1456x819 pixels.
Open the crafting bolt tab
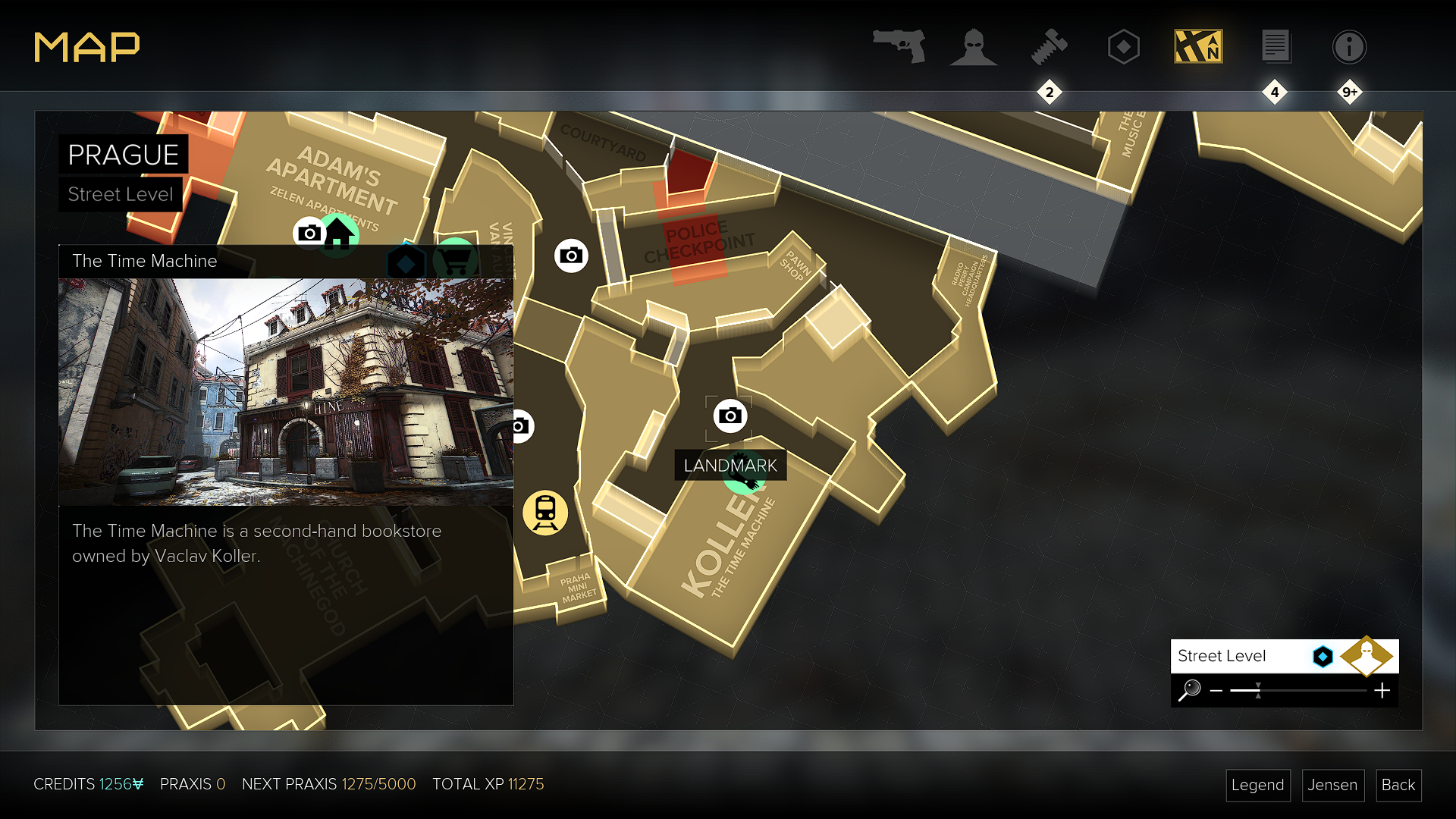pos(1050,46)
